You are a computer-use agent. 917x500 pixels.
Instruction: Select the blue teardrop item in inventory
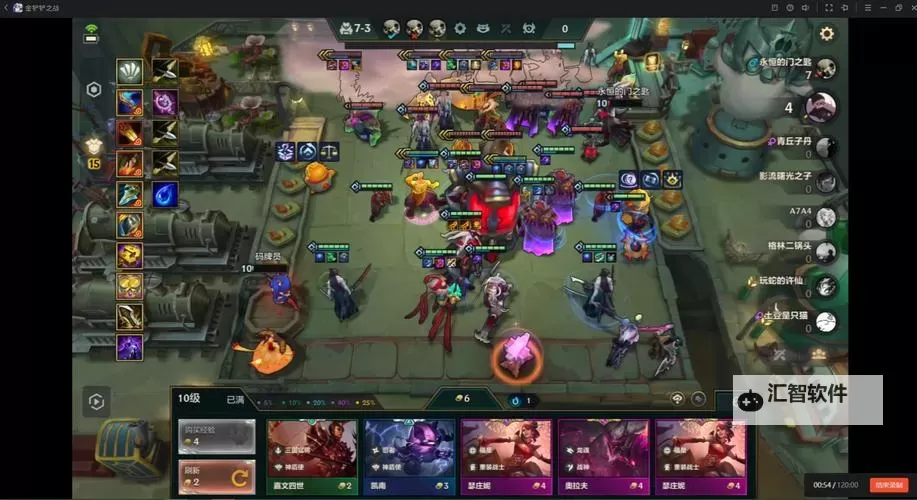165,194
